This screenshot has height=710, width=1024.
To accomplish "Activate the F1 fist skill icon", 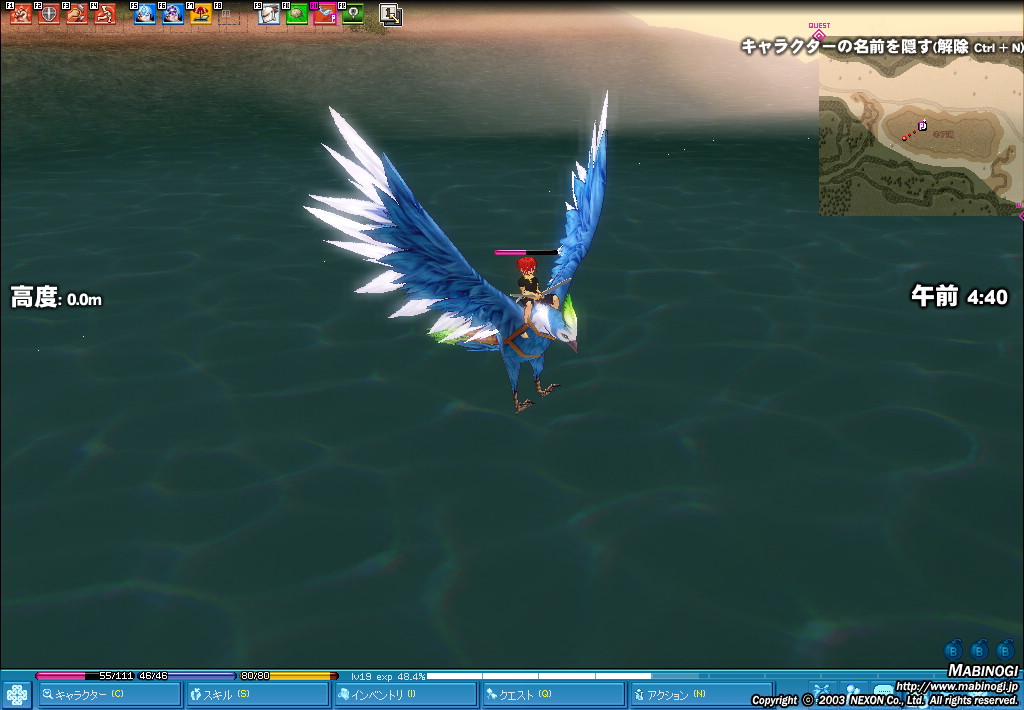I will [x=20, y=14].
